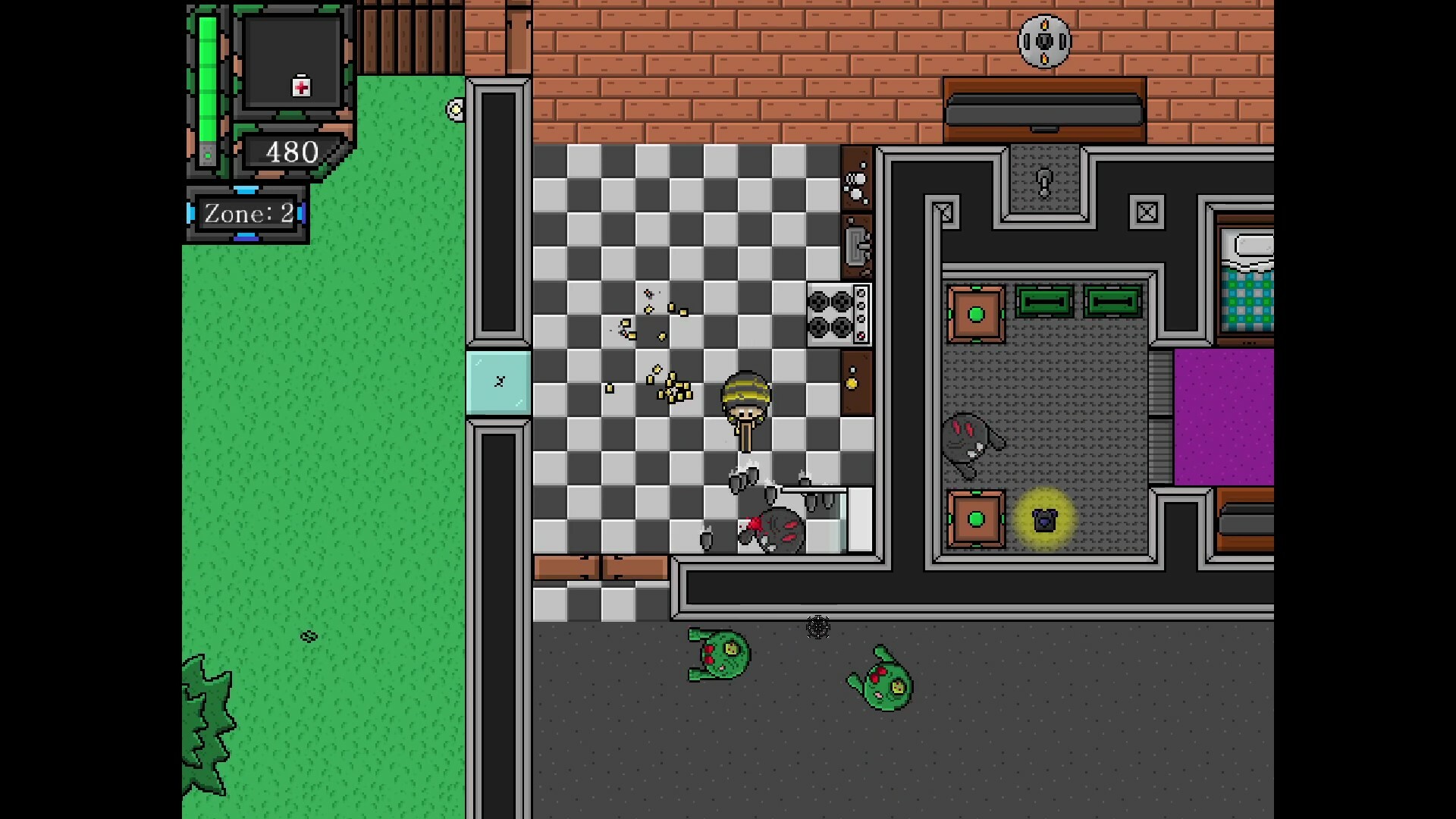Toggle the glass door tile marked with an x
The image size is (1456, 819).
coord(498,381)
